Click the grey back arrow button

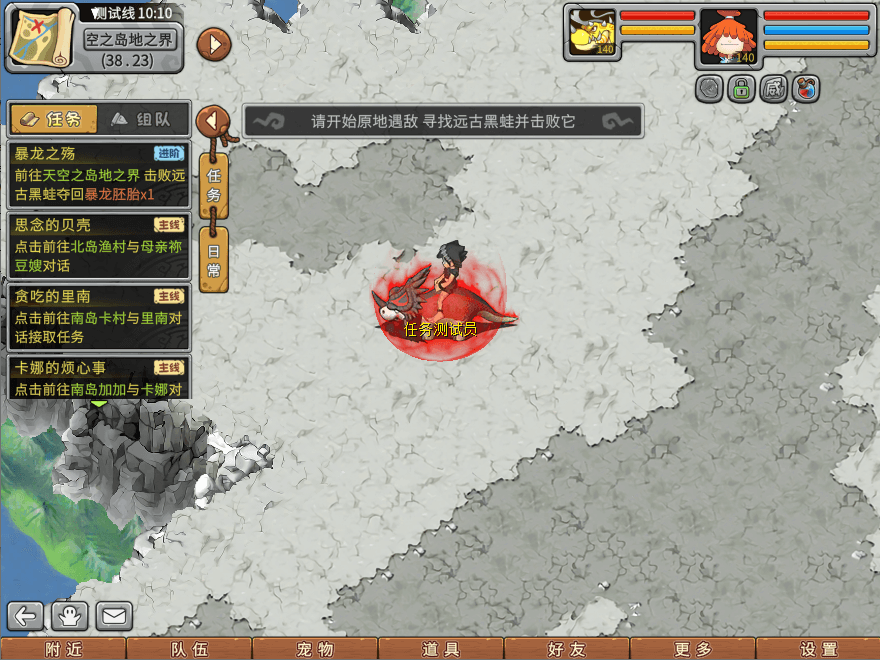pos(27,615)
